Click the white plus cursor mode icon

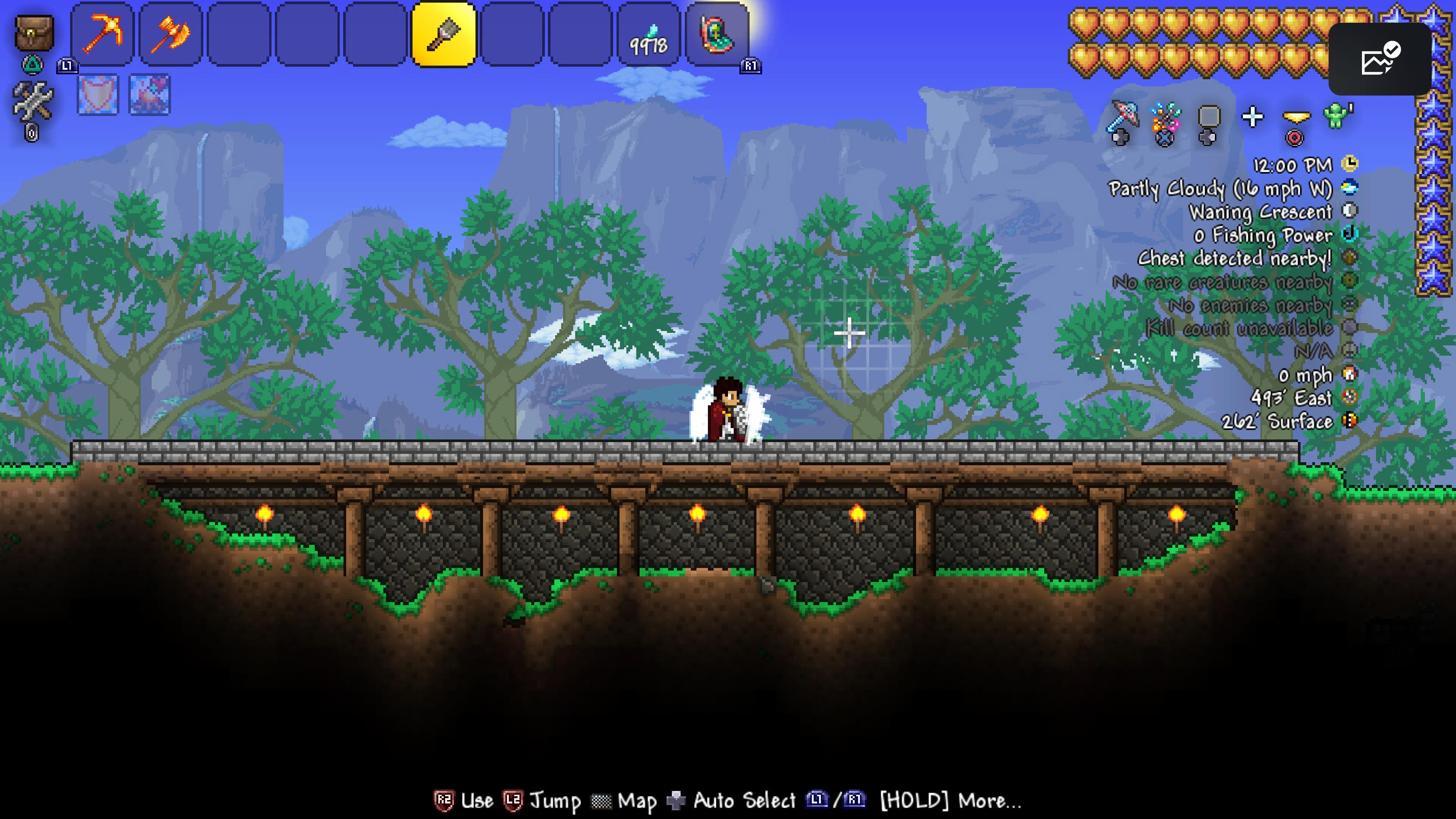(1252, 118)
